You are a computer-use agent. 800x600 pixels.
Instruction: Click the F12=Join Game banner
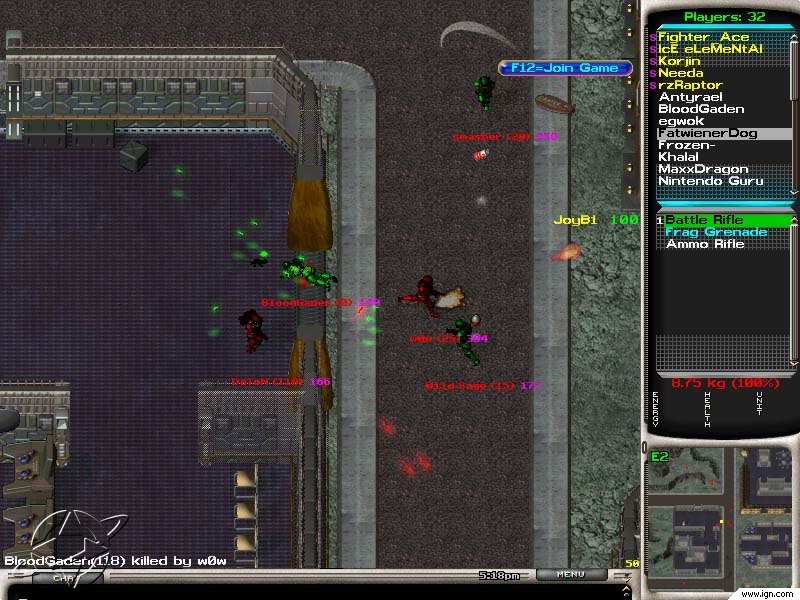click(565, 68)
